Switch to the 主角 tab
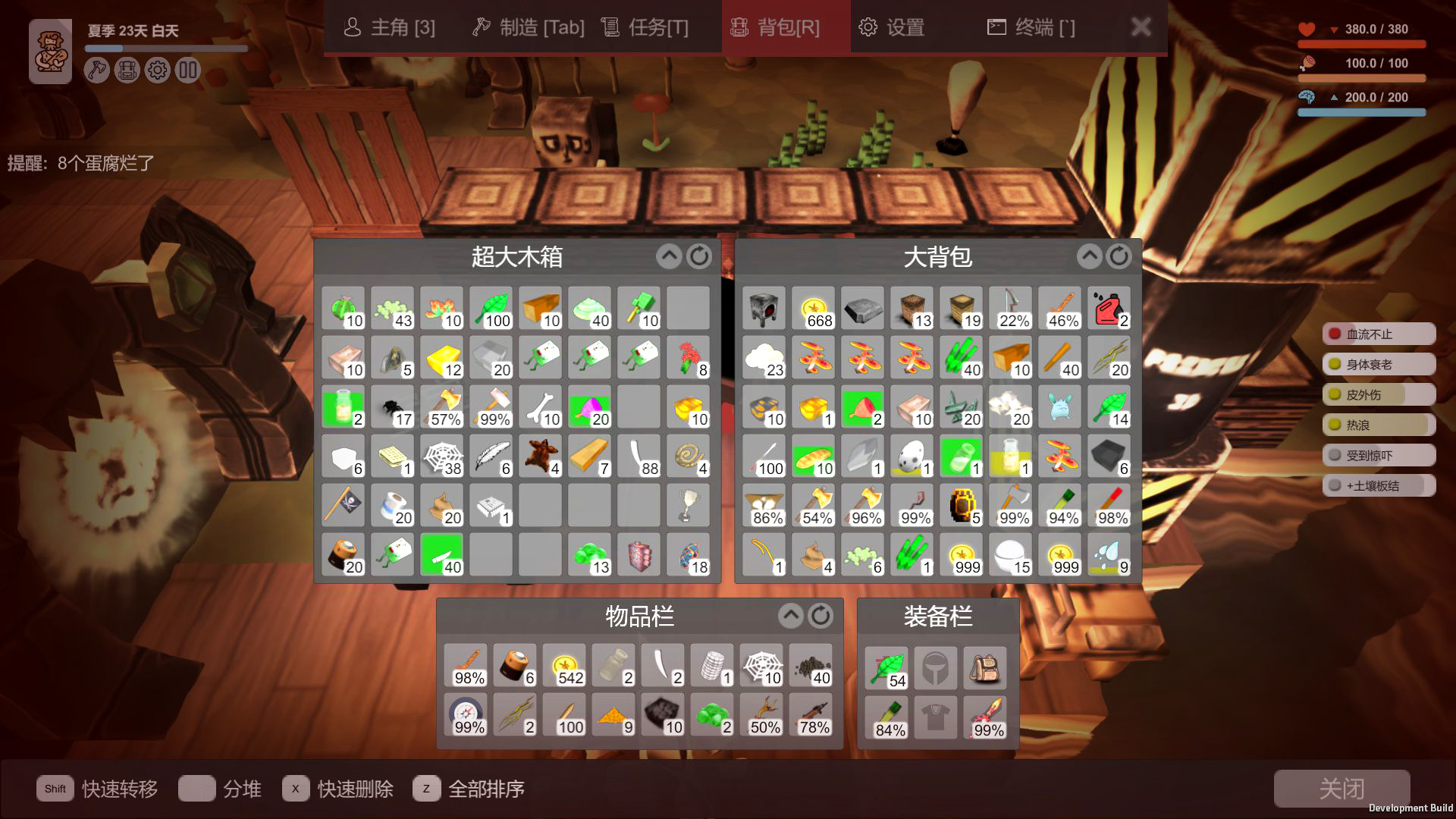The height and width of the screenshot is (819, 1456). click(389, 27)
